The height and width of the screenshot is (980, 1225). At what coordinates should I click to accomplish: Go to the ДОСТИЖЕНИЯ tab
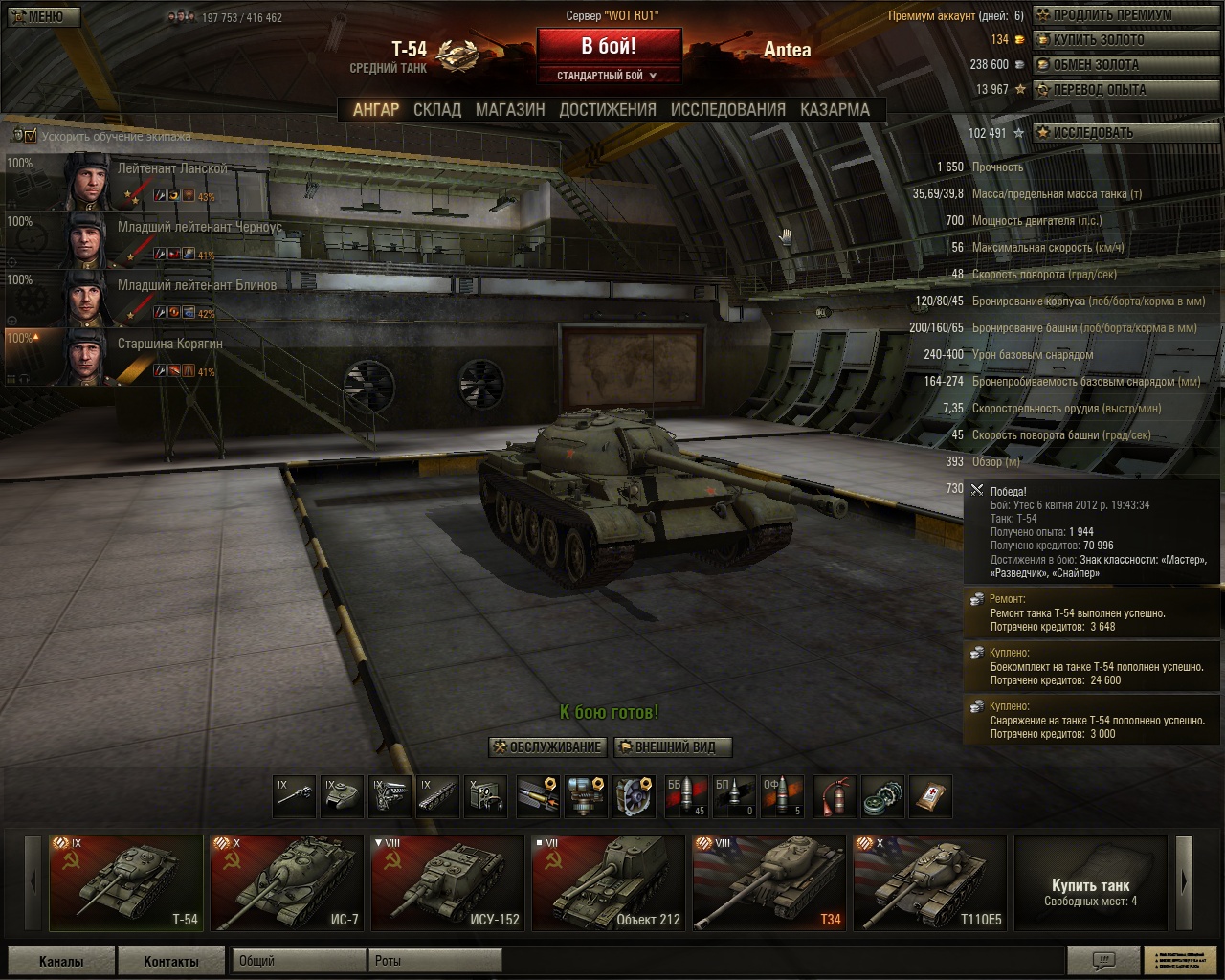[608, 109]
